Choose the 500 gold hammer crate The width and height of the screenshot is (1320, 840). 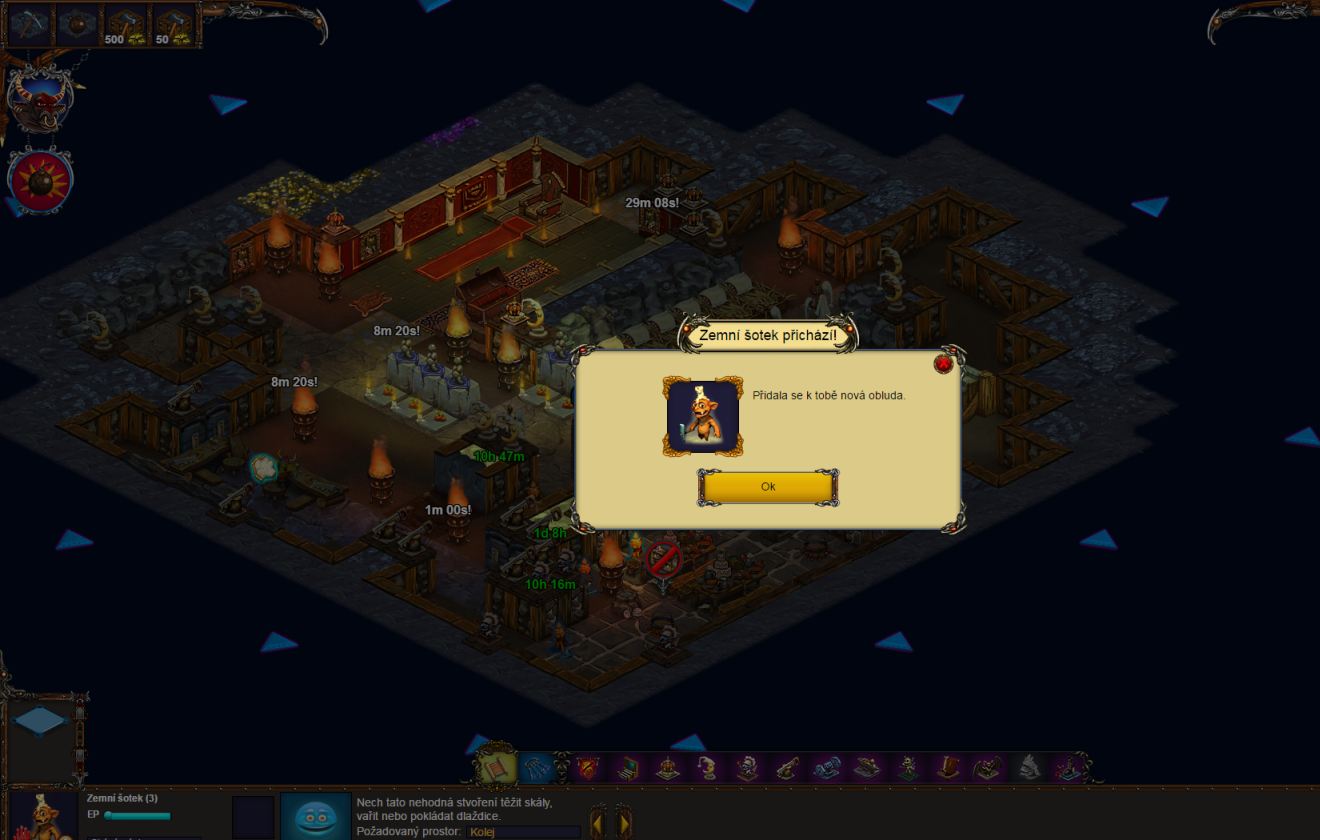pyautogui.click(x=126, y=26)
